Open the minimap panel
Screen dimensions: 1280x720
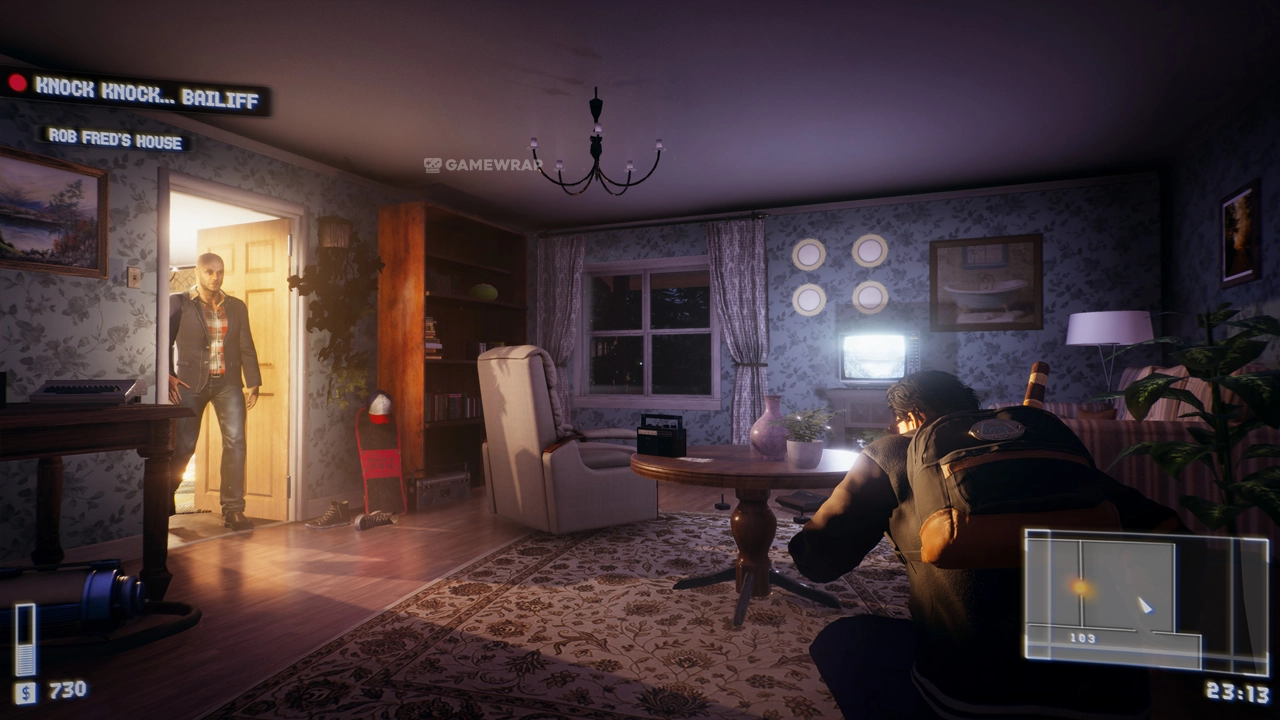tap(1145, 600)
